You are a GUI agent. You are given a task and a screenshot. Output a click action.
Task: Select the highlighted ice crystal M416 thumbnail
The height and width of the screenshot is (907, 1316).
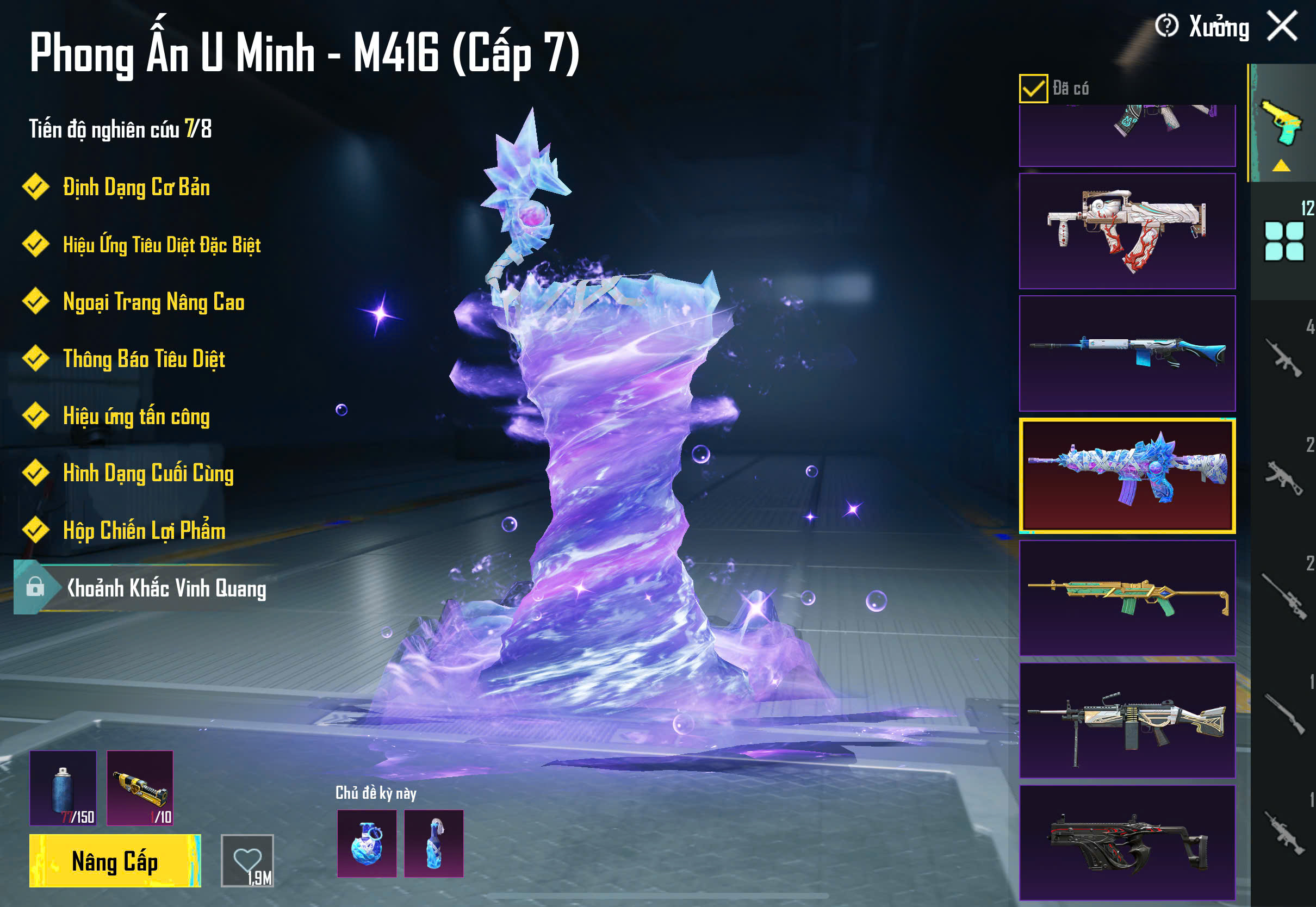(1127, 475)
